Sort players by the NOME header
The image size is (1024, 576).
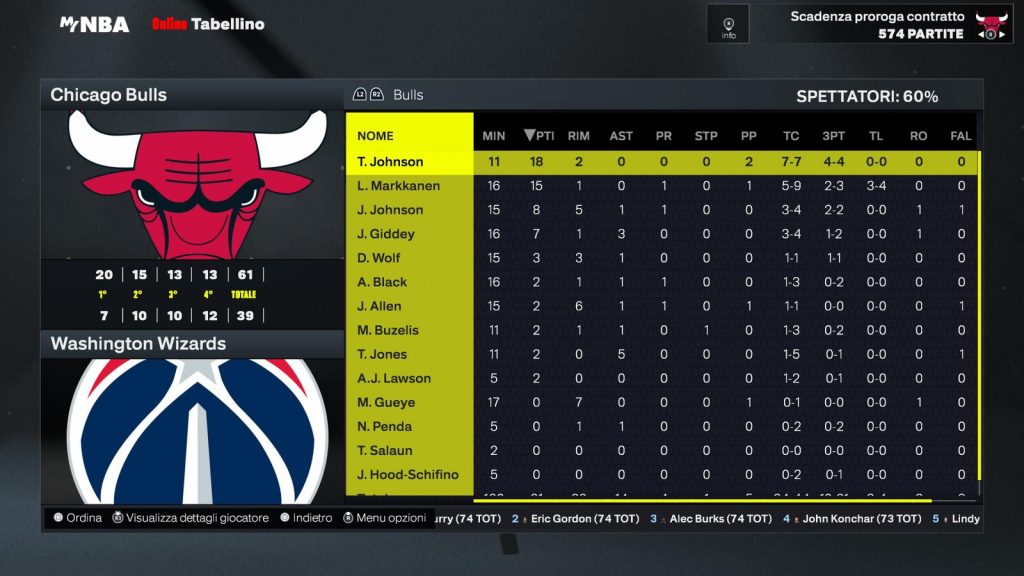pyautogui.click(x=376, y=136)
